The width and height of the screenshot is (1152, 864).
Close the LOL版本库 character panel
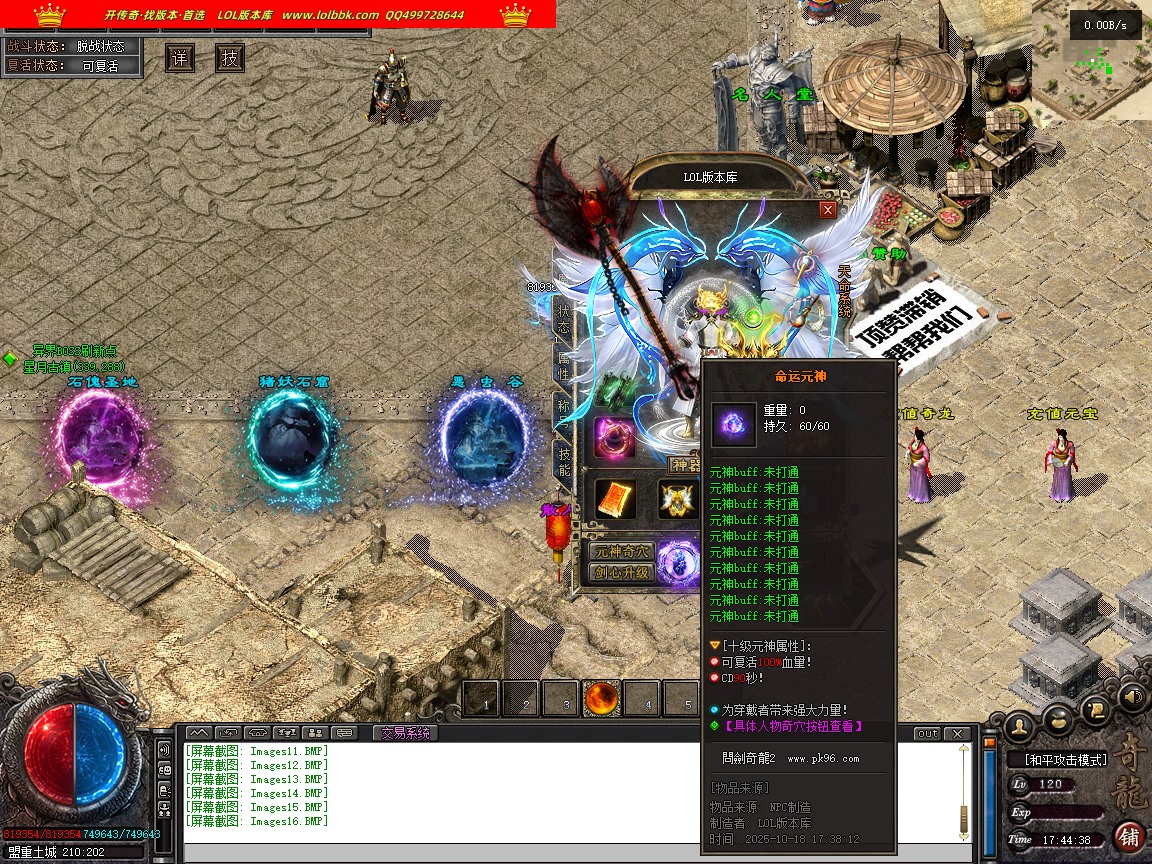click(x=827, y=210)
